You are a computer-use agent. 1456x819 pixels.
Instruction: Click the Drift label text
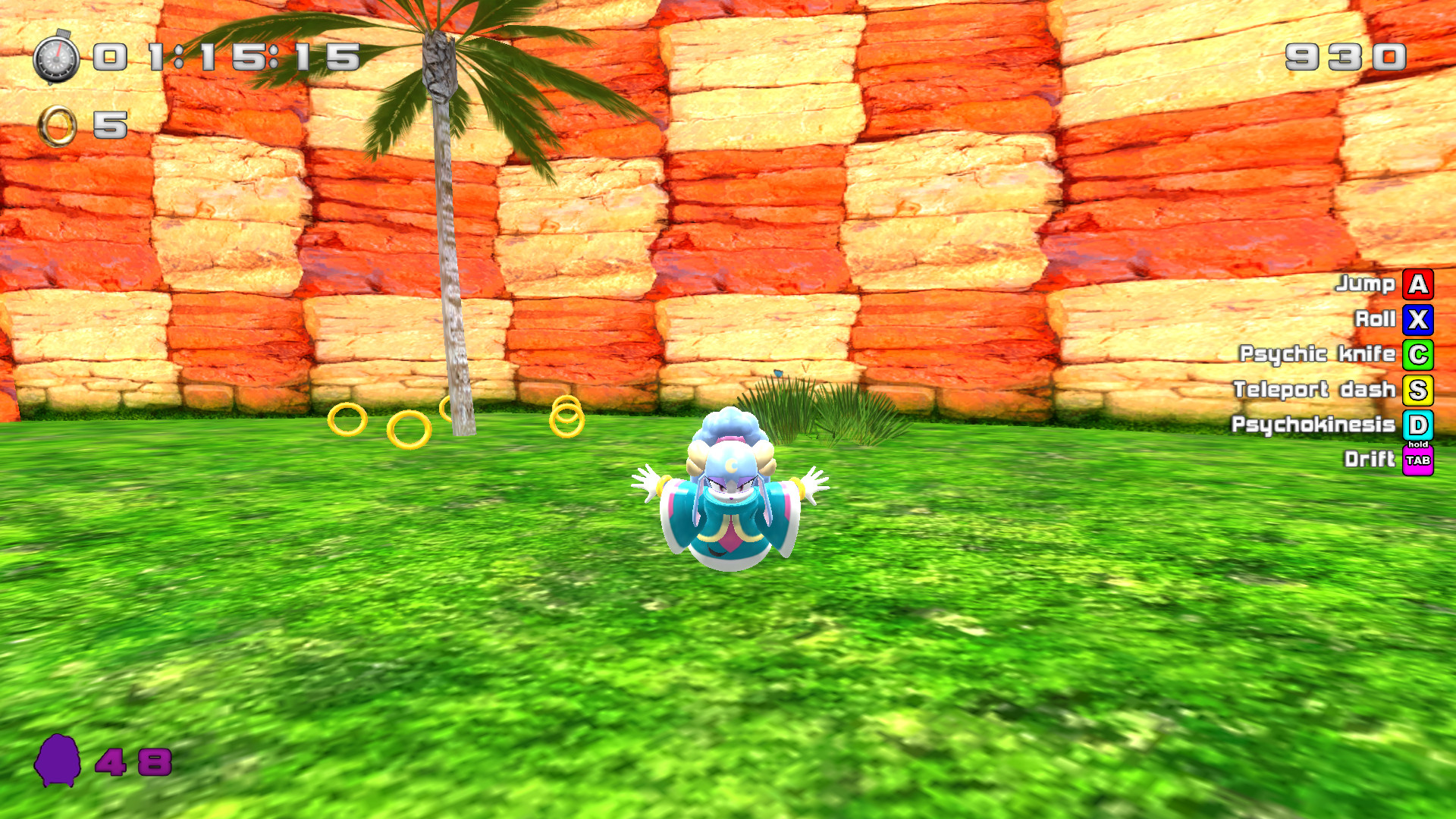[x=1370, y=460]
